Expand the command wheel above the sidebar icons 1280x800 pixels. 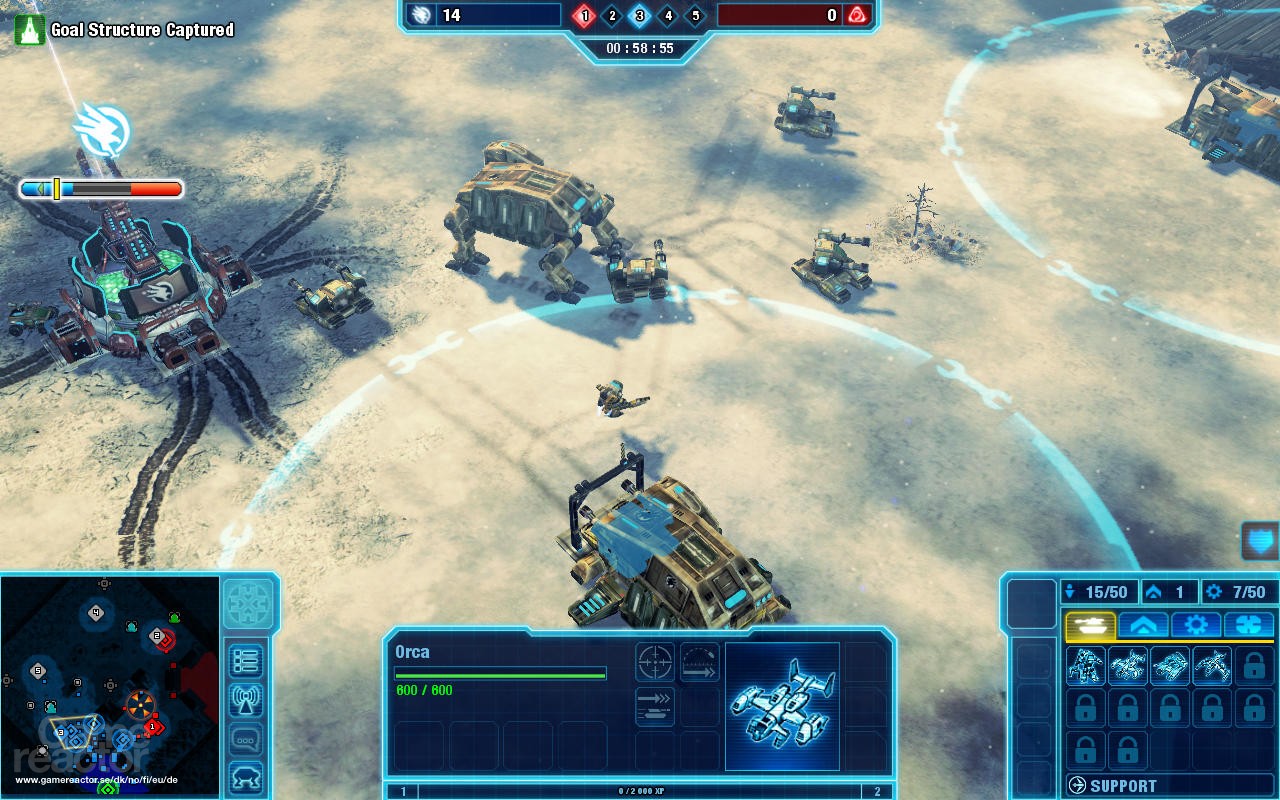(x=247, y=605)
